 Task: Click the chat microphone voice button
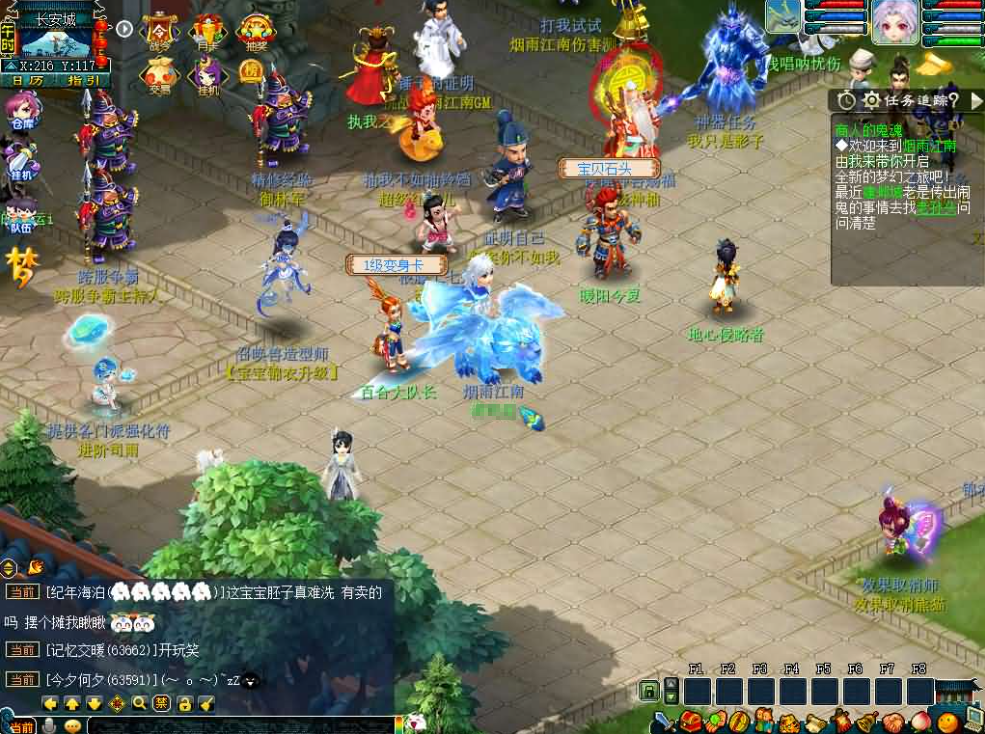48,726
